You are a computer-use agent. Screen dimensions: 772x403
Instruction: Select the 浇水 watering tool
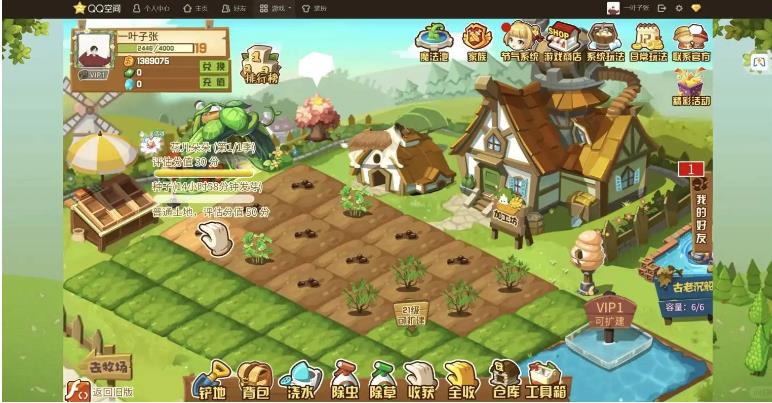click(x=298, y=380)
